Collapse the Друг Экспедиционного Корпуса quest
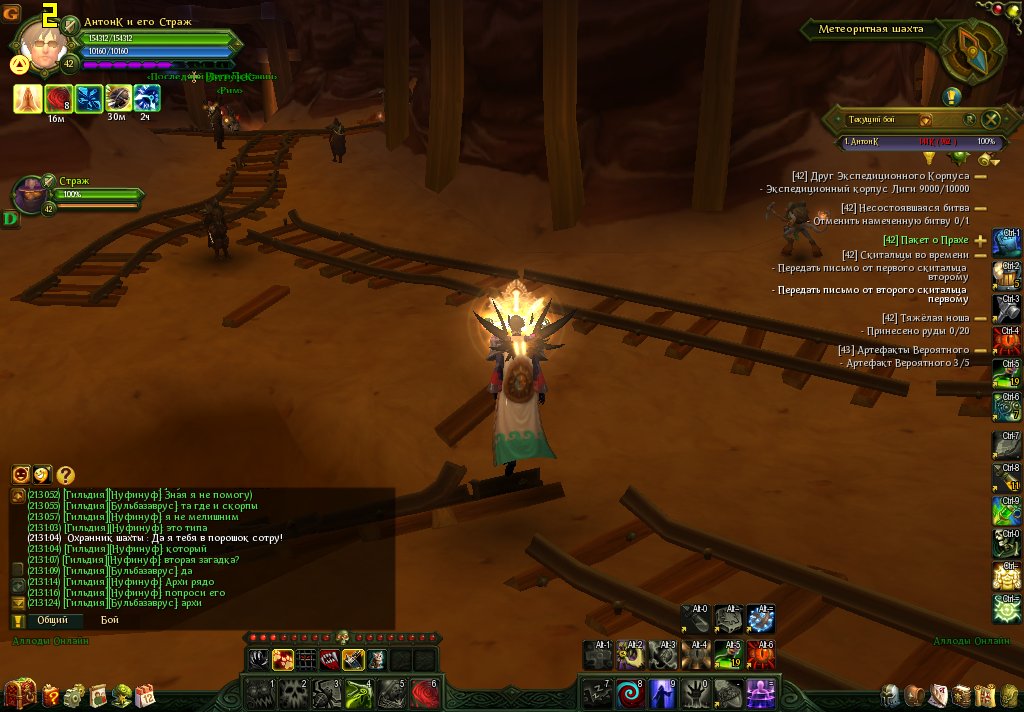This screenshot has width=1024, height=712. tap(980, 176)
